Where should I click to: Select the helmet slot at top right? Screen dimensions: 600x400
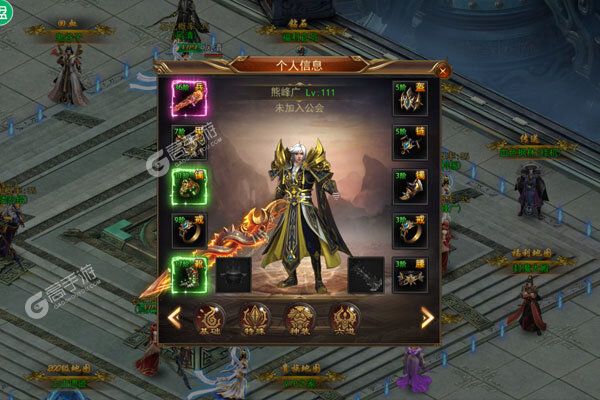point(410,98)
